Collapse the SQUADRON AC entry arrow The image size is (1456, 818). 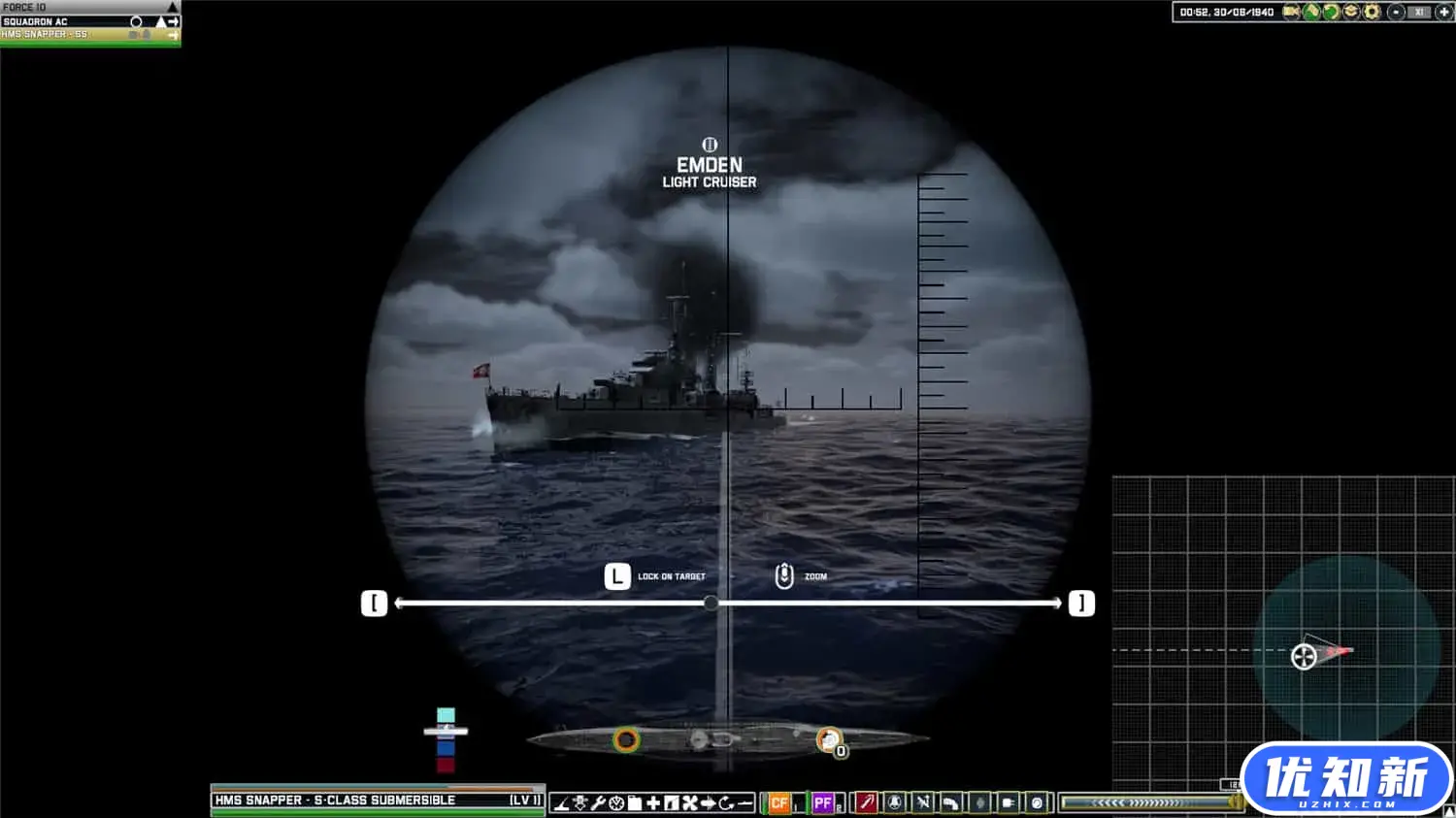[x=160, y=20]
